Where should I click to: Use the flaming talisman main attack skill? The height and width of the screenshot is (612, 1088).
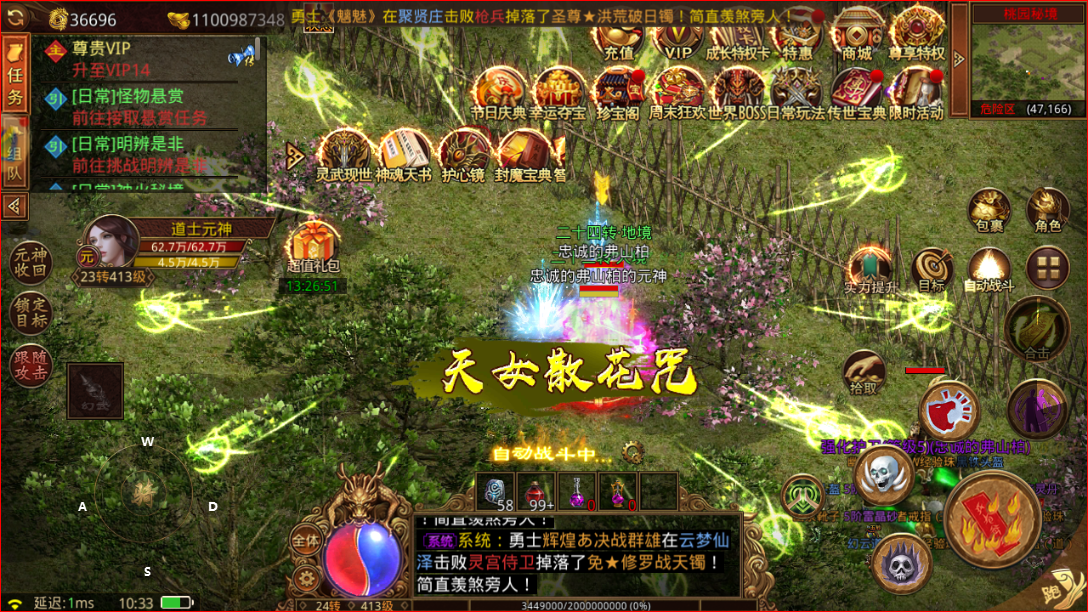pos(990,519)
